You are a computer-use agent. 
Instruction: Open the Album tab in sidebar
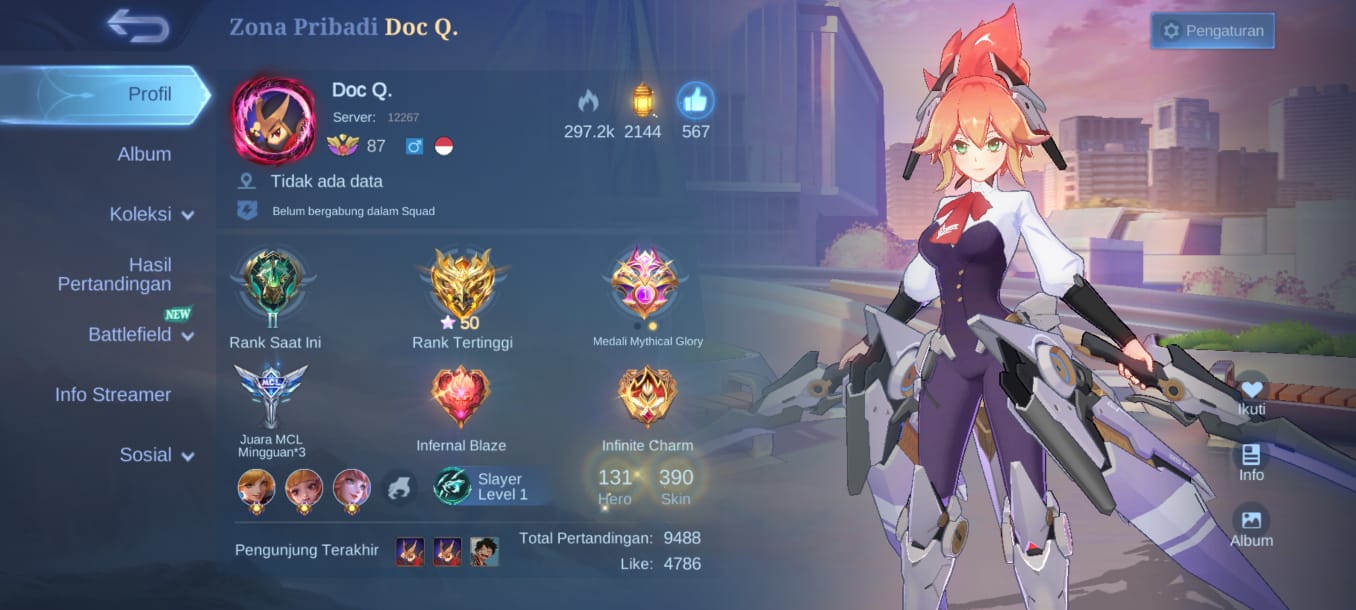click(x=144, y=154)
